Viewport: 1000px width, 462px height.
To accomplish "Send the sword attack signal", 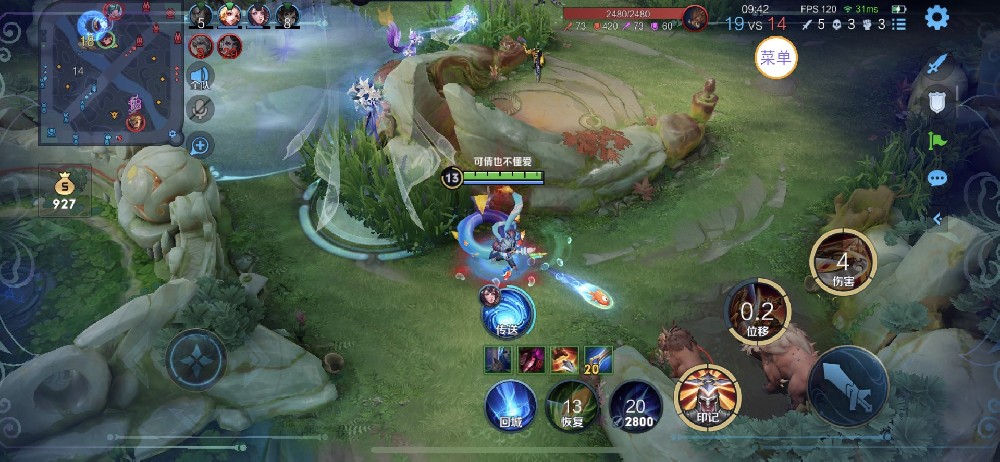I will tap(937, 65).
